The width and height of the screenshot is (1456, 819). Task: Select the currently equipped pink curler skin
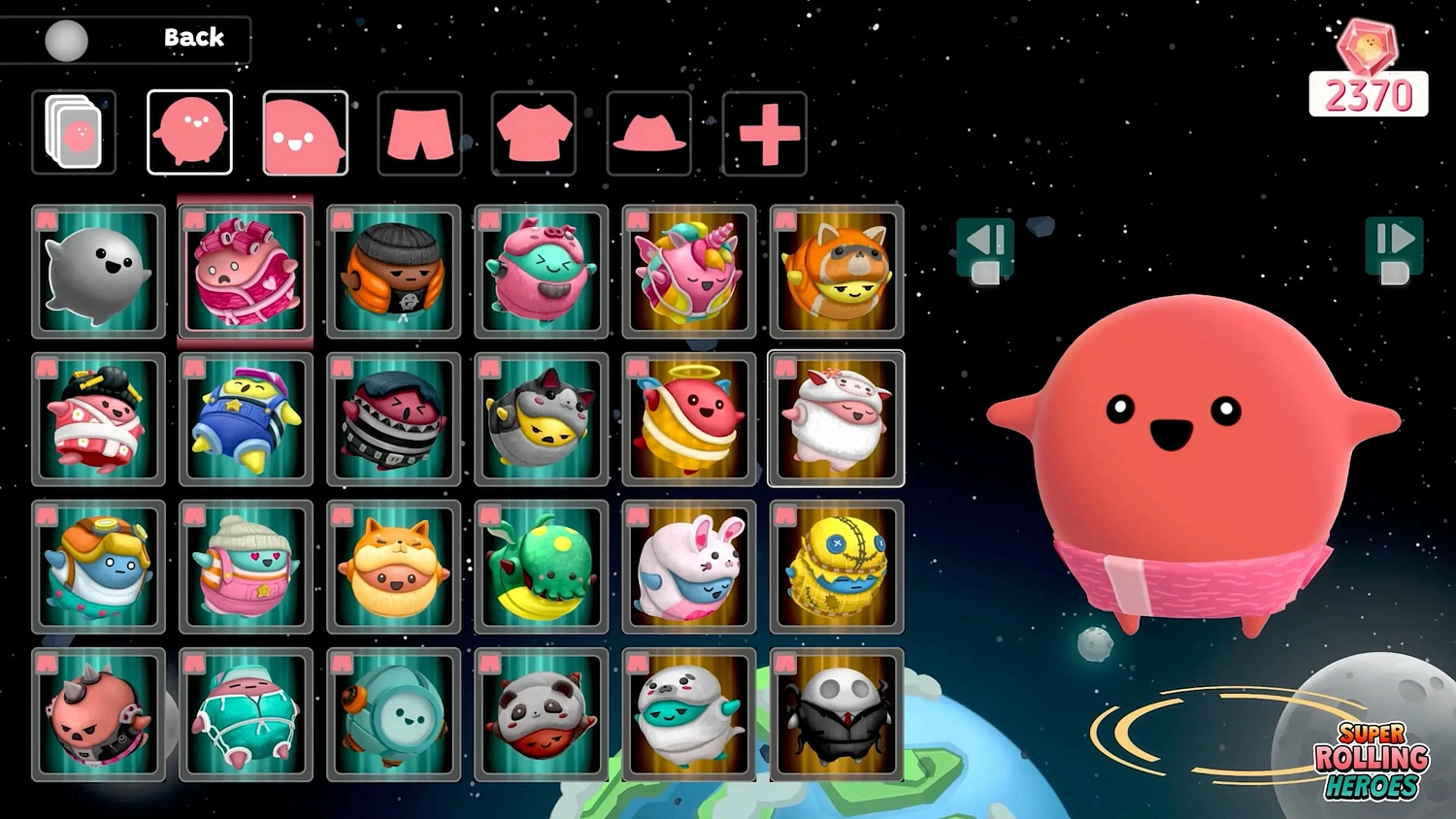point(246,273)
